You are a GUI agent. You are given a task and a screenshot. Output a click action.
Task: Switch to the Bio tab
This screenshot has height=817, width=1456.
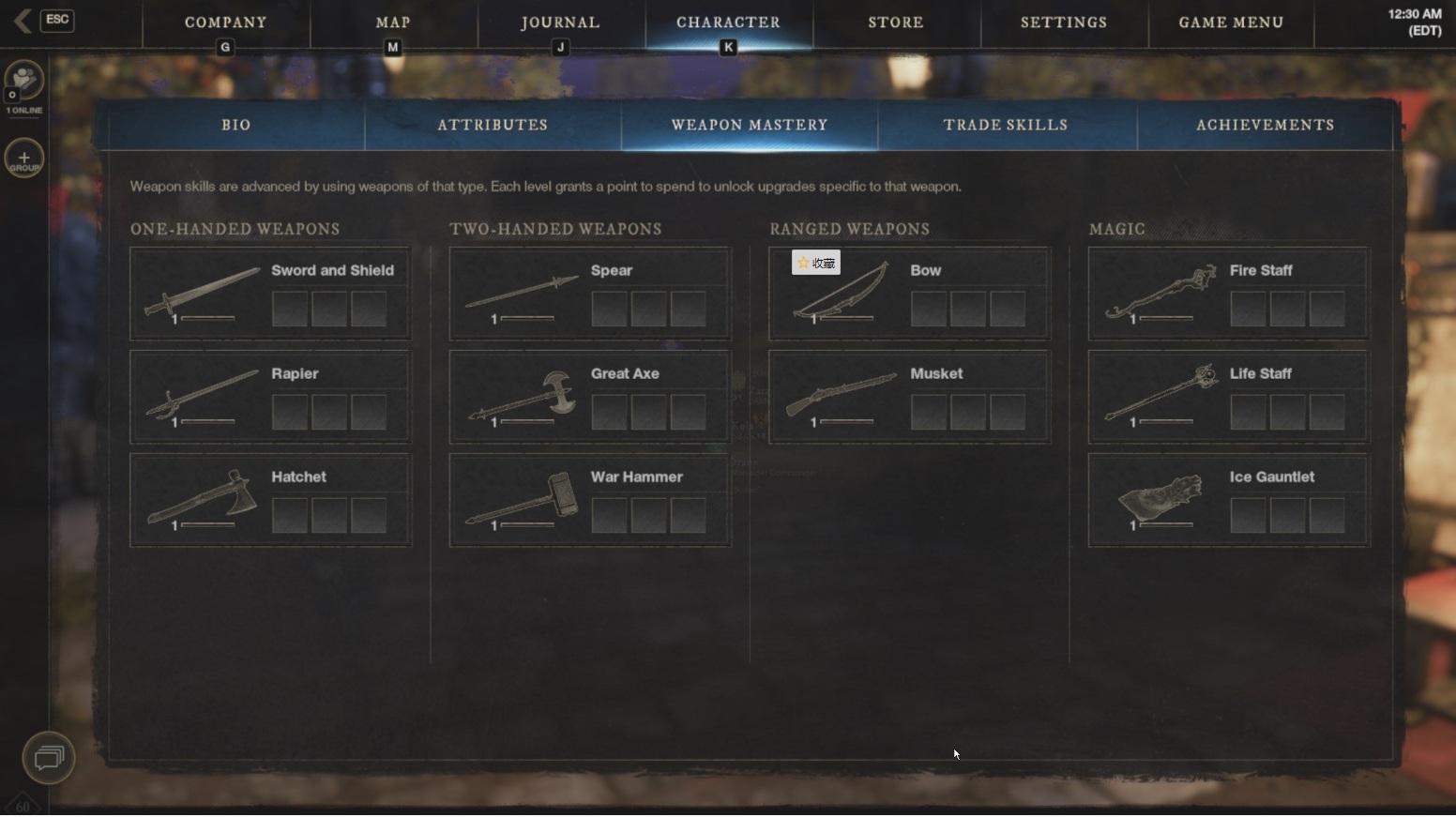tap(236, 125)
